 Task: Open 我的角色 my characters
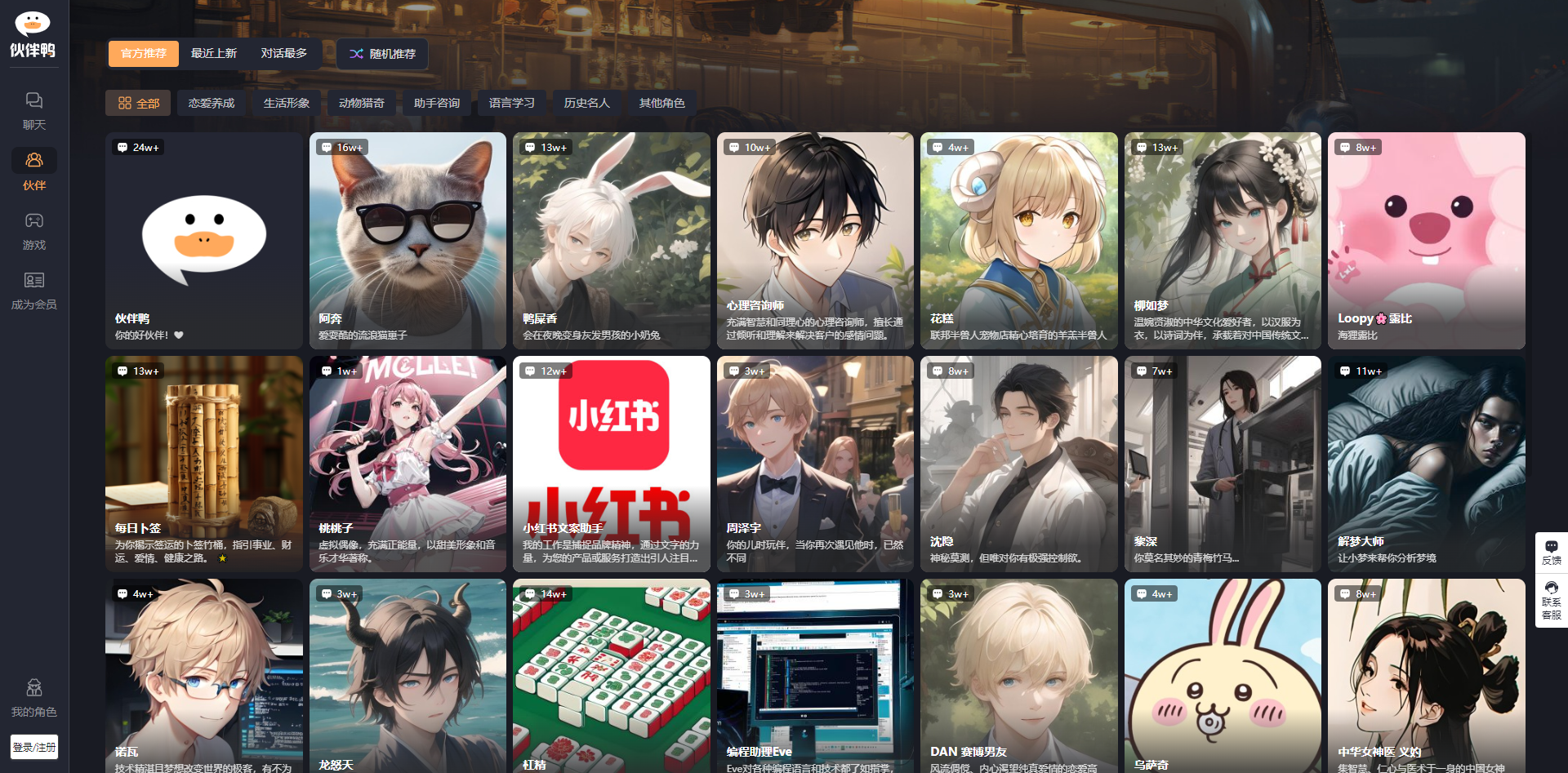pyautogui.click(x=33, y=698)
